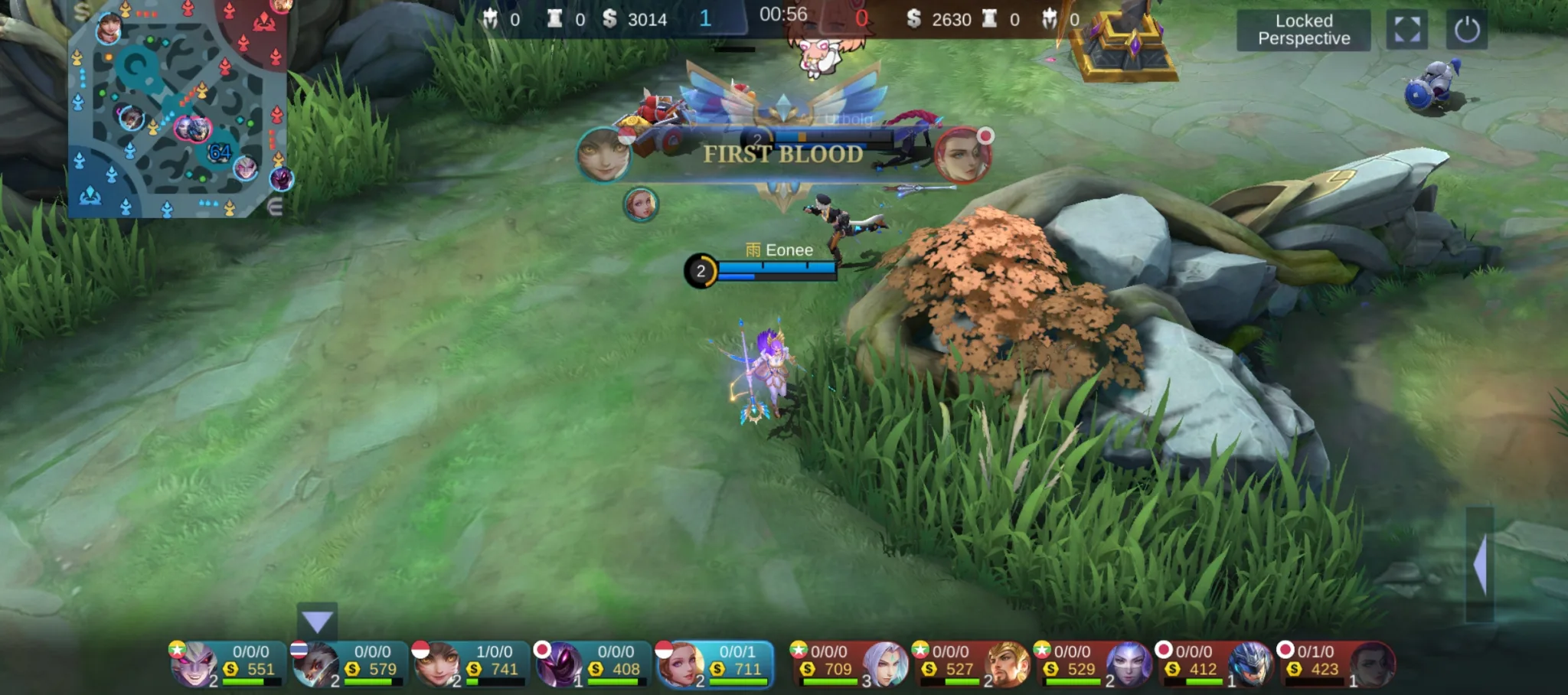This screenshot has width=1568, height=695.
Task: Select red player card with 527 gold
Action: pyautogui.click(x=971, y=664)
